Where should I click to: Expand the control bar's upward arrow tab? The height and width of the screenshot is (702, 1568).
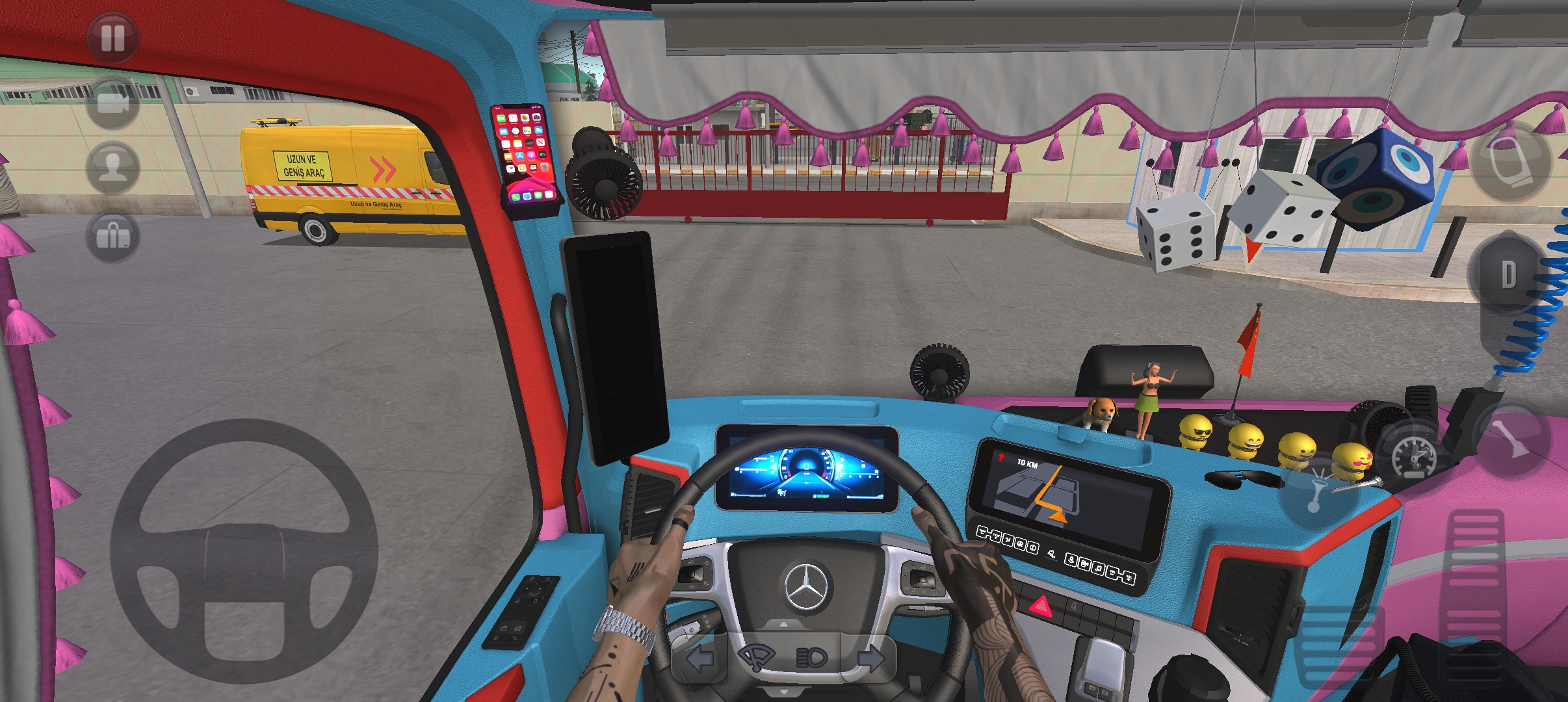pyautogui.click(x=783, y=623)
